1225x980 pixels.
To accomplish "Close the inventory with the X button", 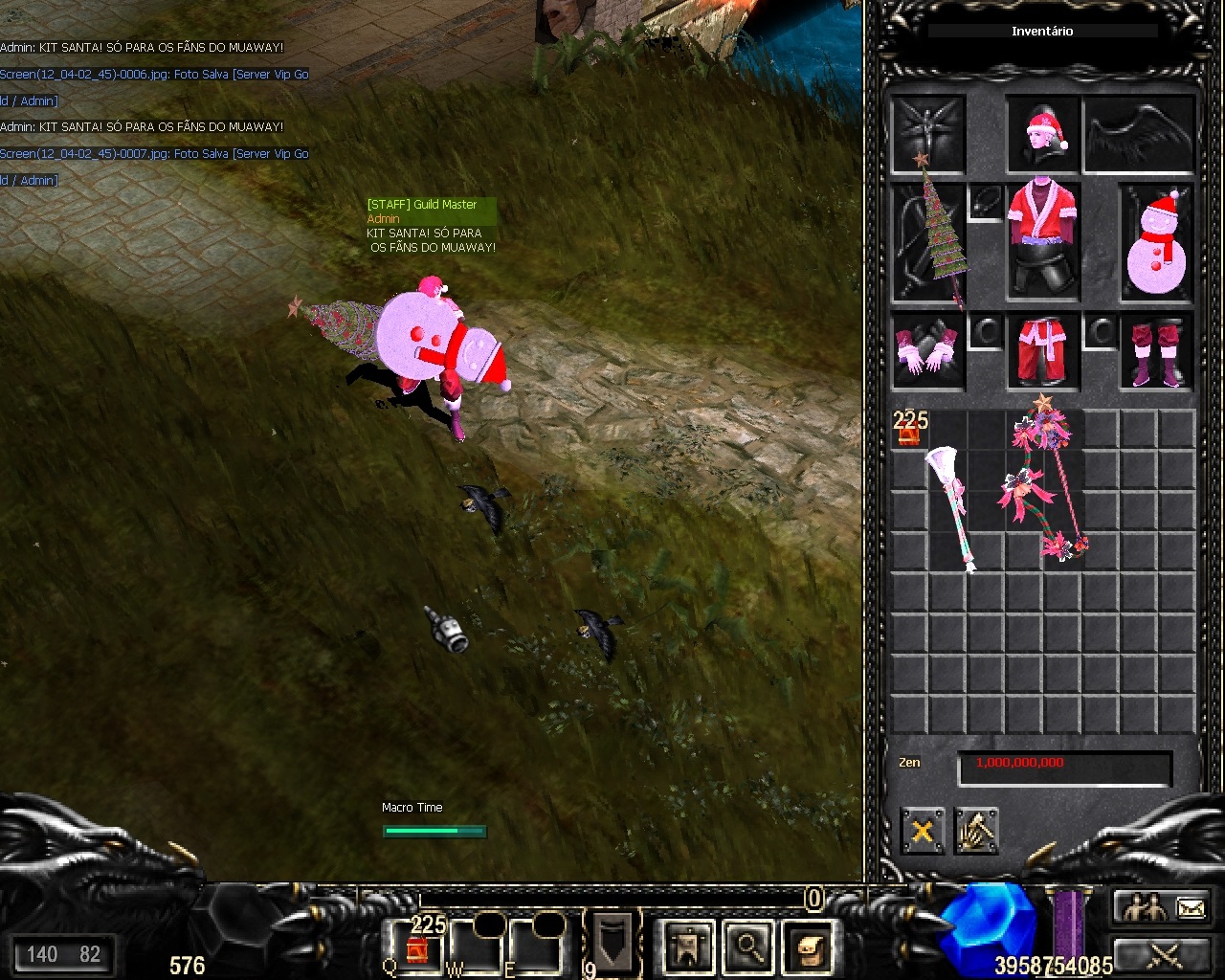I will 923,831.
